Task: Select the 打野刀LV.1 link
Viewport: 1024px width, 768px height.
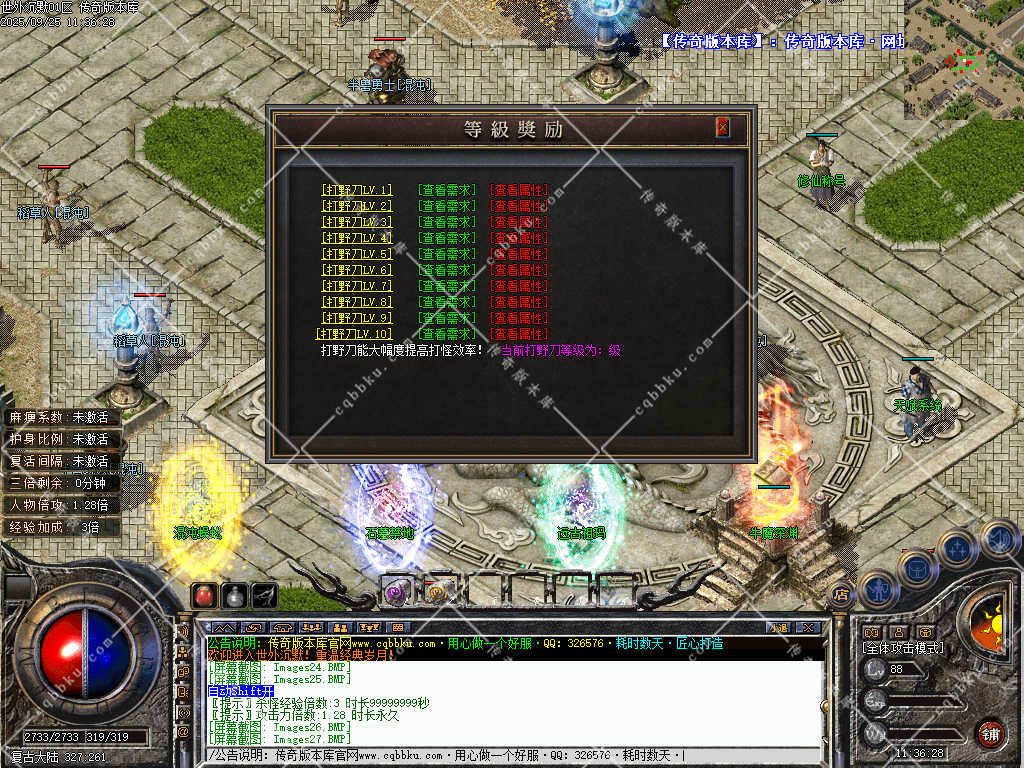Action: point(357,190)
